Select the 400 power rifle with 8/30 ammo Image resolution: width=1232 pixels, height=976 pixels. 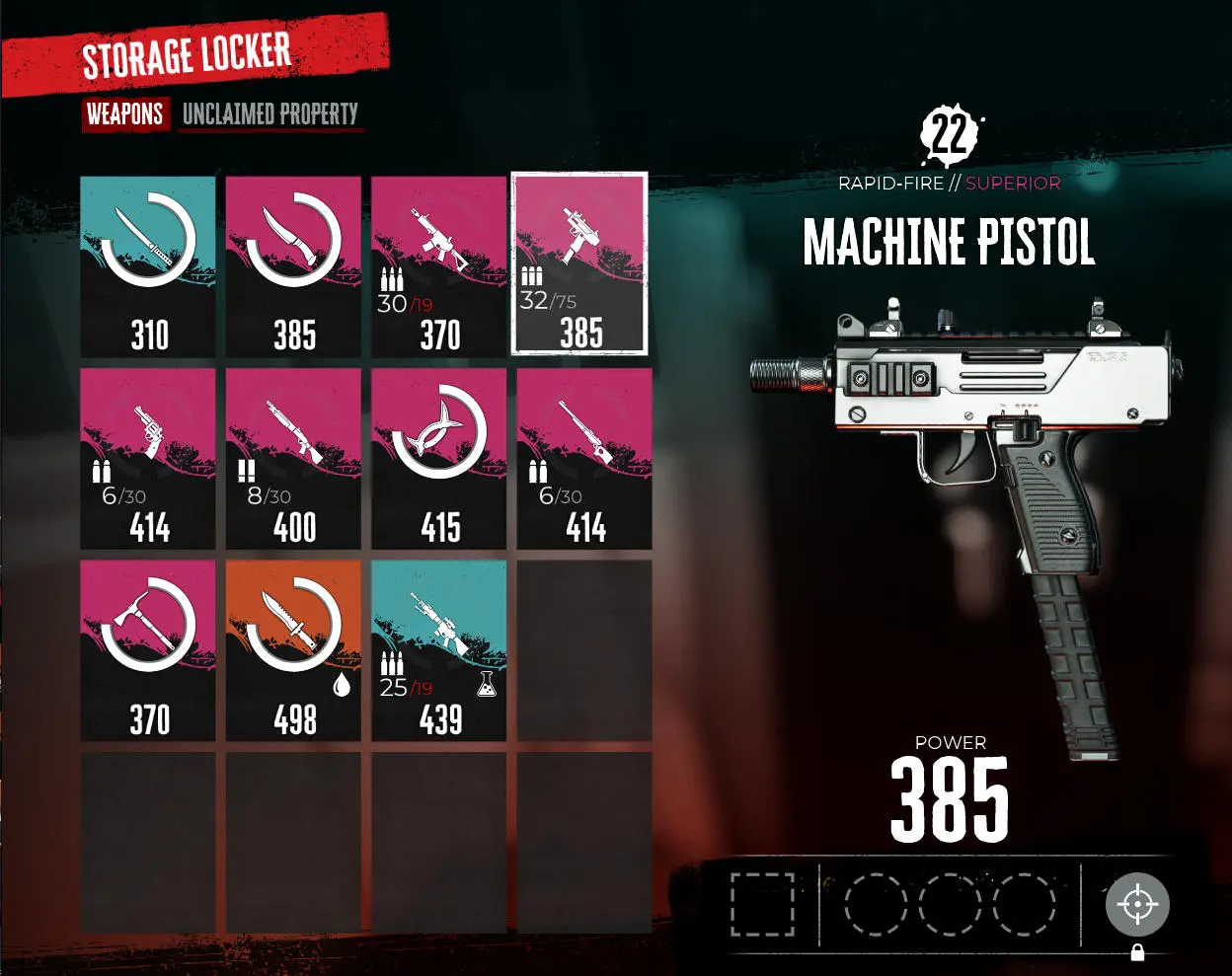(x=293, y=458)
